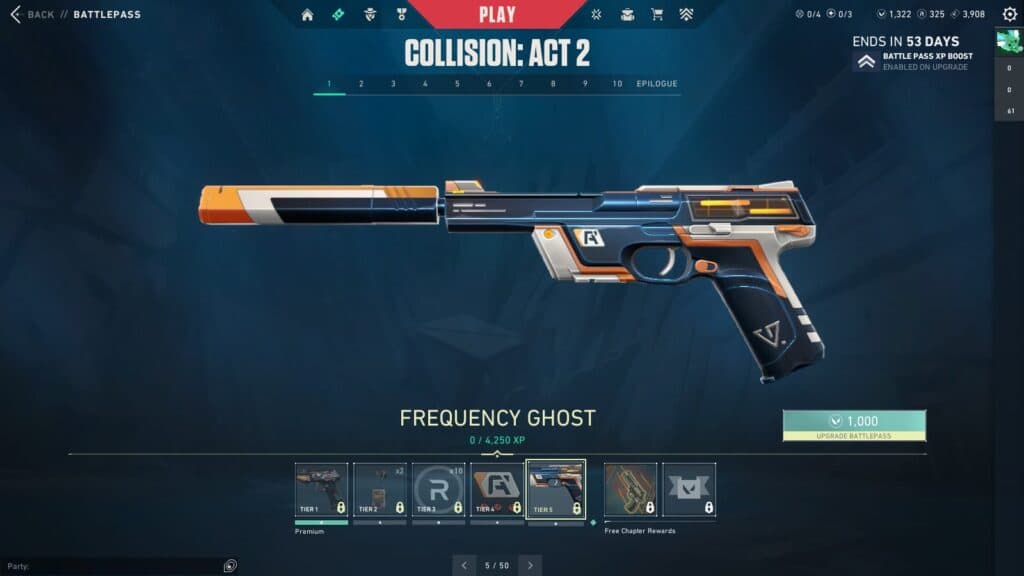
Task: Switch to the Epilogue tab
Action: point(657,84)
